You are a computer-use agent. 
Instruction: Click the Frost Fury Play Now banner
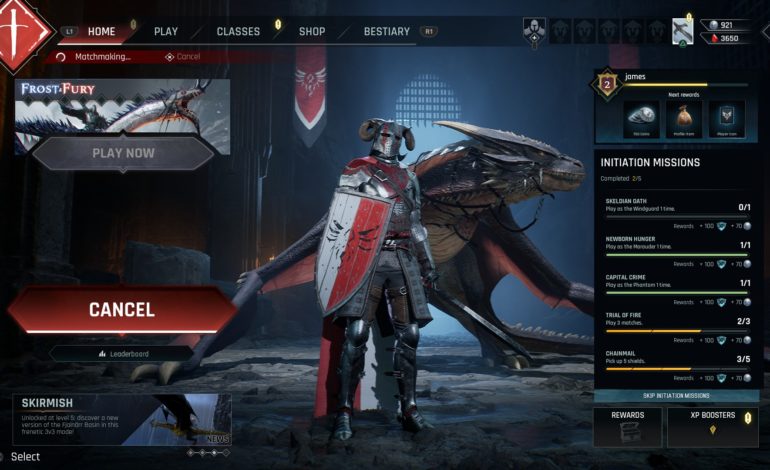123,153
